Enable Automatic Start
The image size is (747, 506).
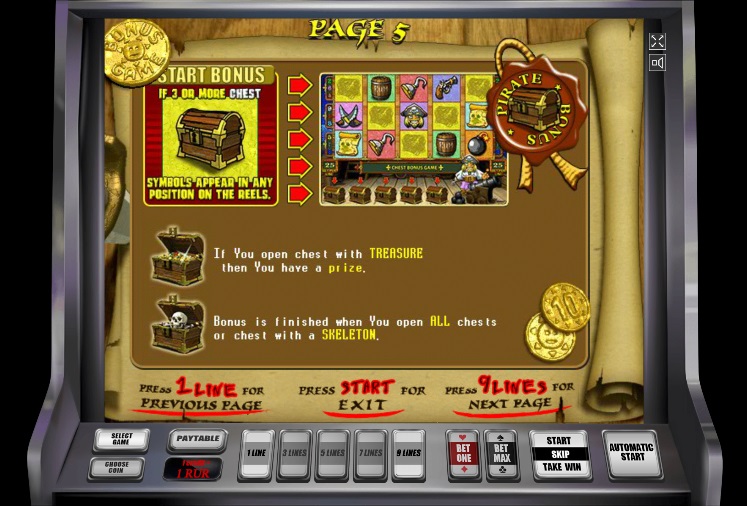[632, 454]
